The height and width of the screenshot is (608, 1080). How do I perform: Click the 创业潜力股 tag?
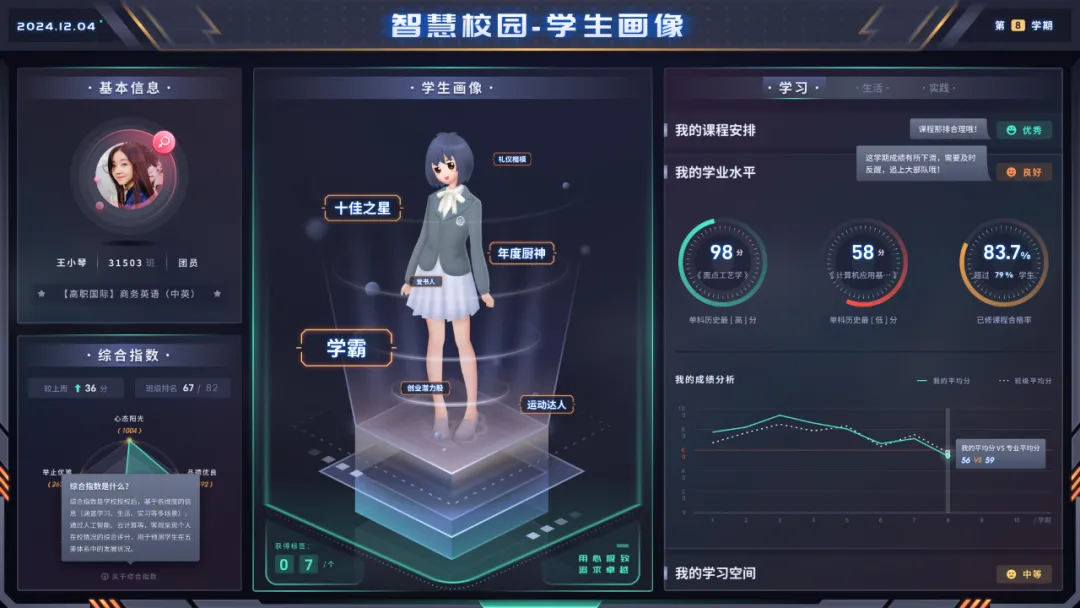[x=426, y=388]
